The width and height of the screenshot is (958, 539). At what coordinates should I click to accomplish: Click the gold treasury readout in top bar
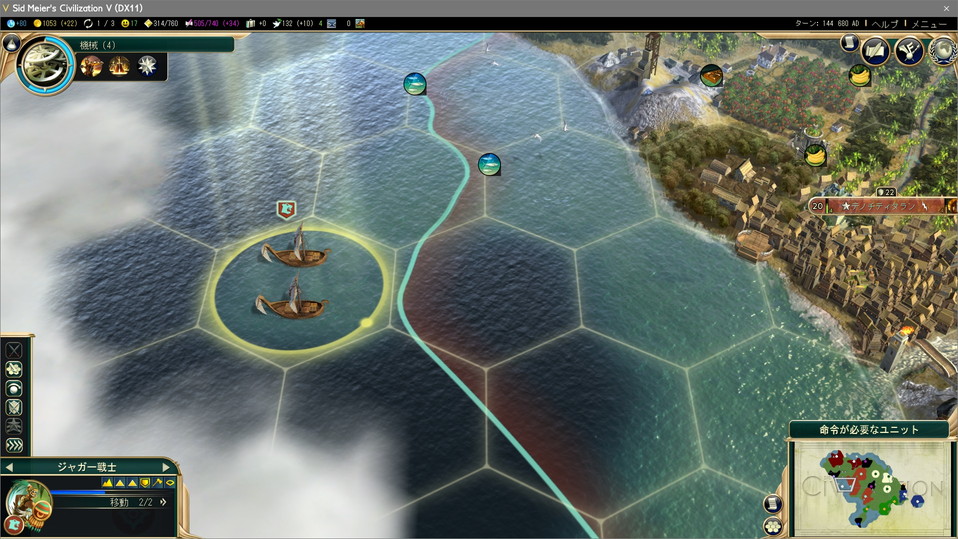pyautogui.click(x=55, y=23)
